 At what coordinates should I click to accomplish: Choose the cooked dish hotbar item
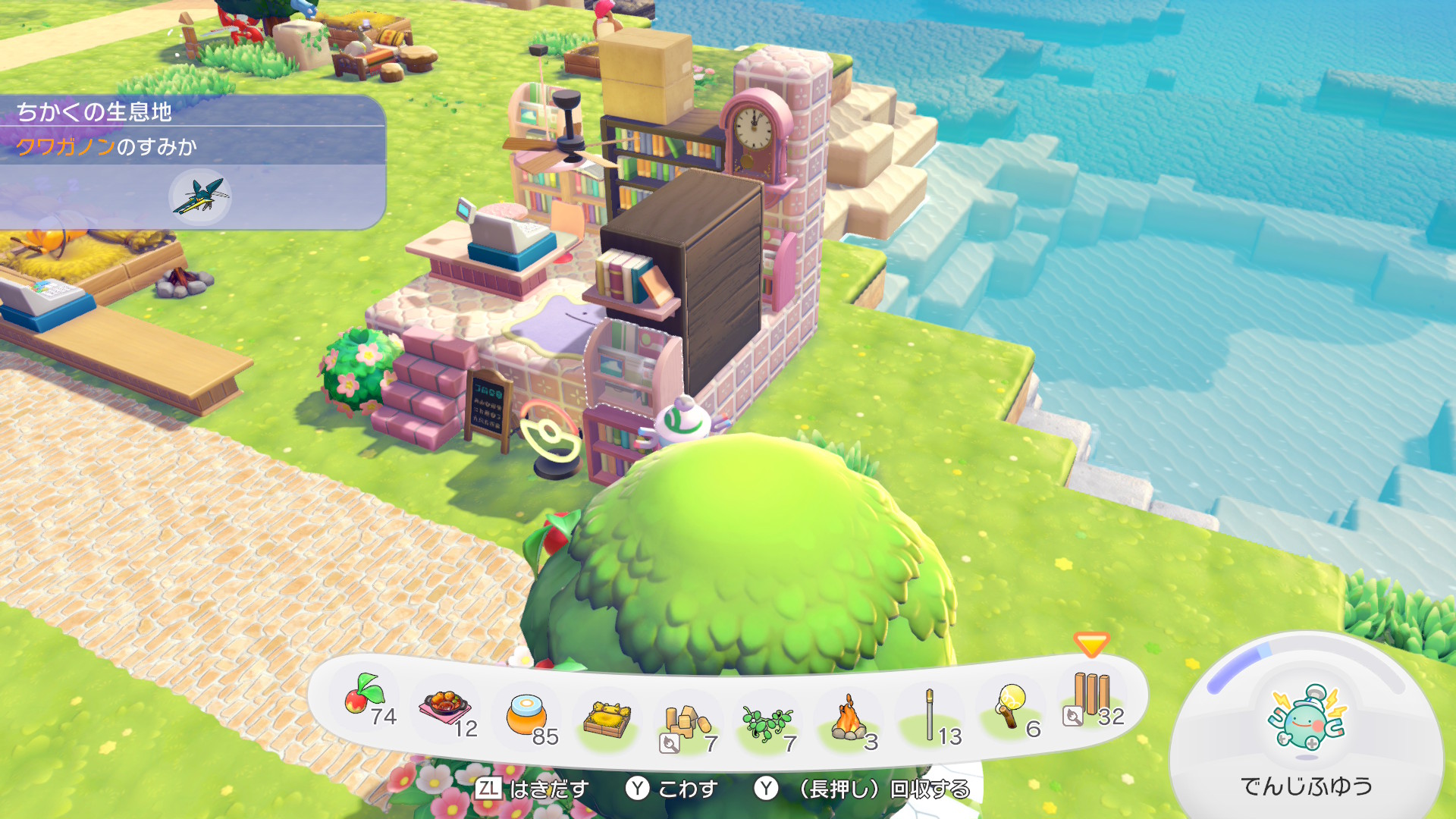[446, 708]
